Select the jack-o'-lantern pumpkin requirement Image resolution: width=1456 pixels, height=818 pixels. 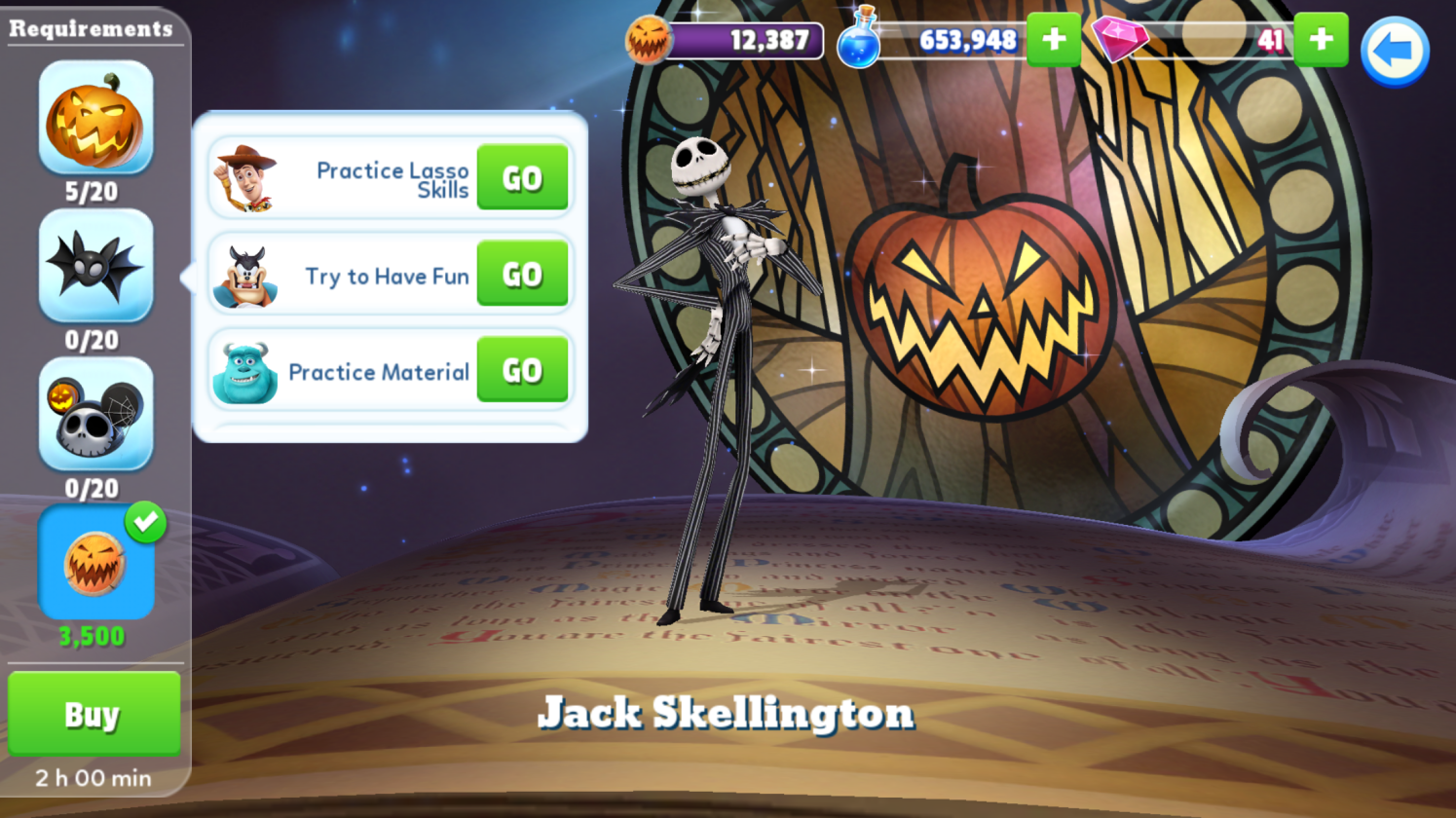tap(95, 118)
